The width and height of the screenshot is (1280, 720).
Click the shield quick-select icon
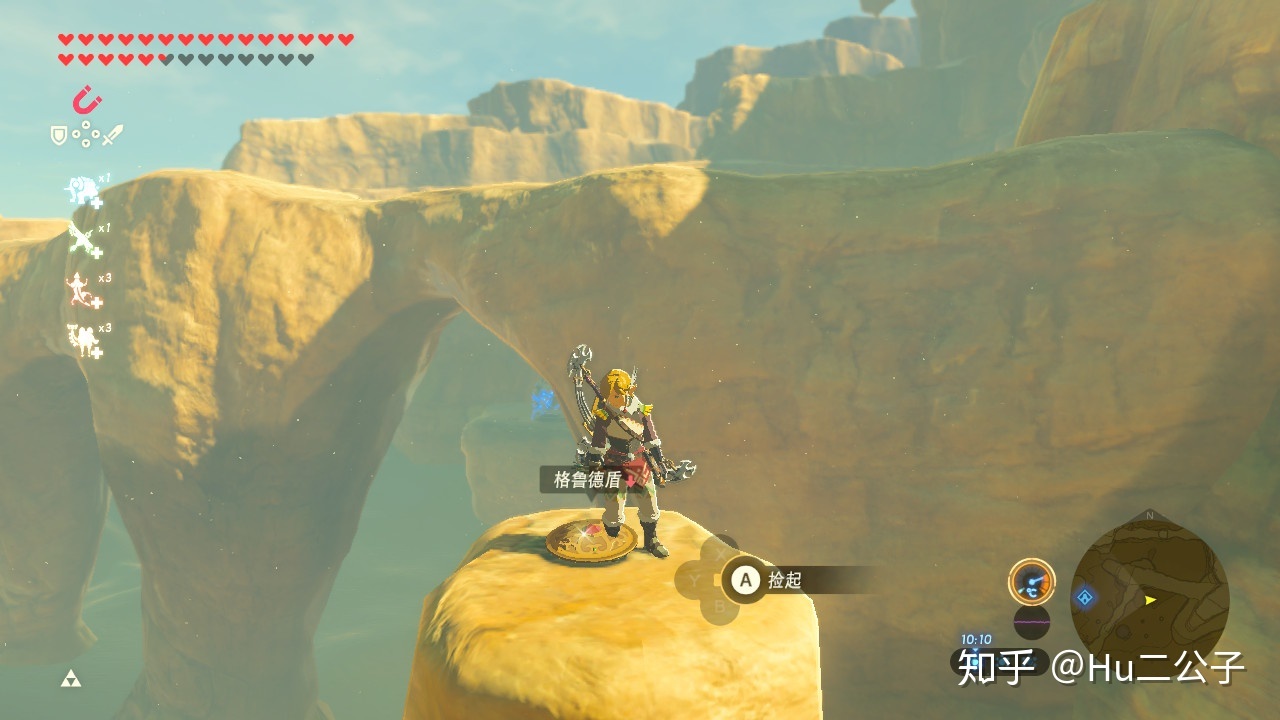click(59, 134)
